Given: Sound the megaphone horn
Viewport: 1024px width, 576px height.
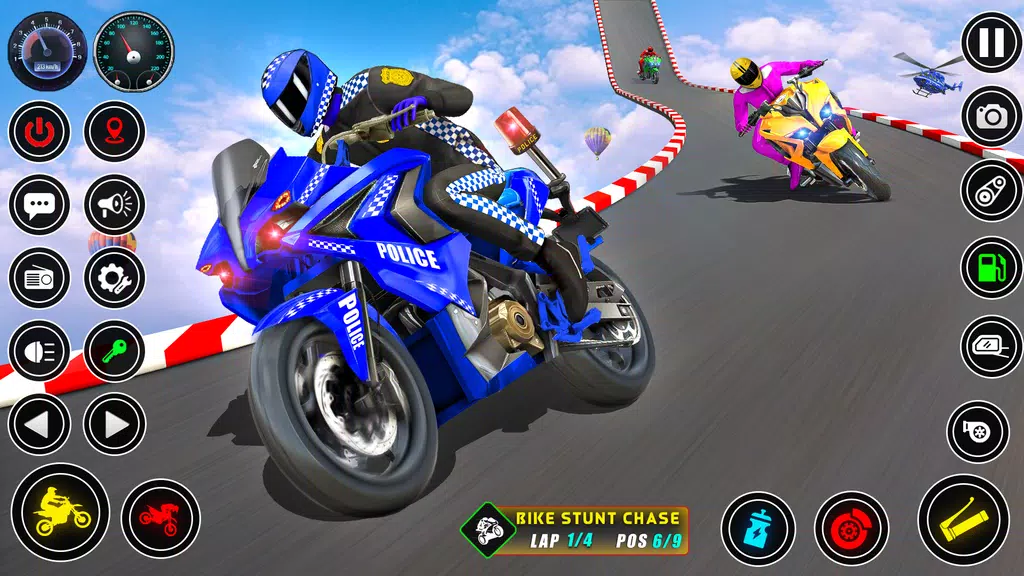Looking at the screenshot, I should tap(115, 205).
